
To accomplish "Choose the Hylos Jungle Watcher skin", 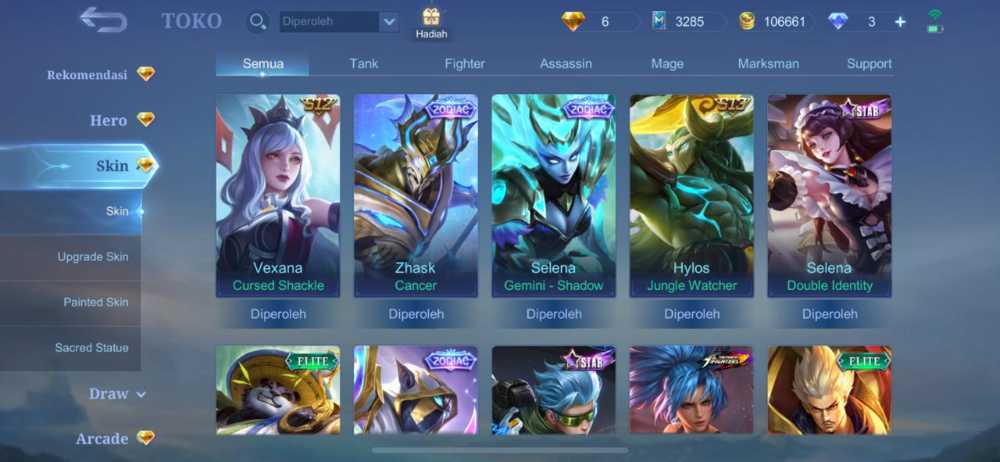I will click(692, 195).
